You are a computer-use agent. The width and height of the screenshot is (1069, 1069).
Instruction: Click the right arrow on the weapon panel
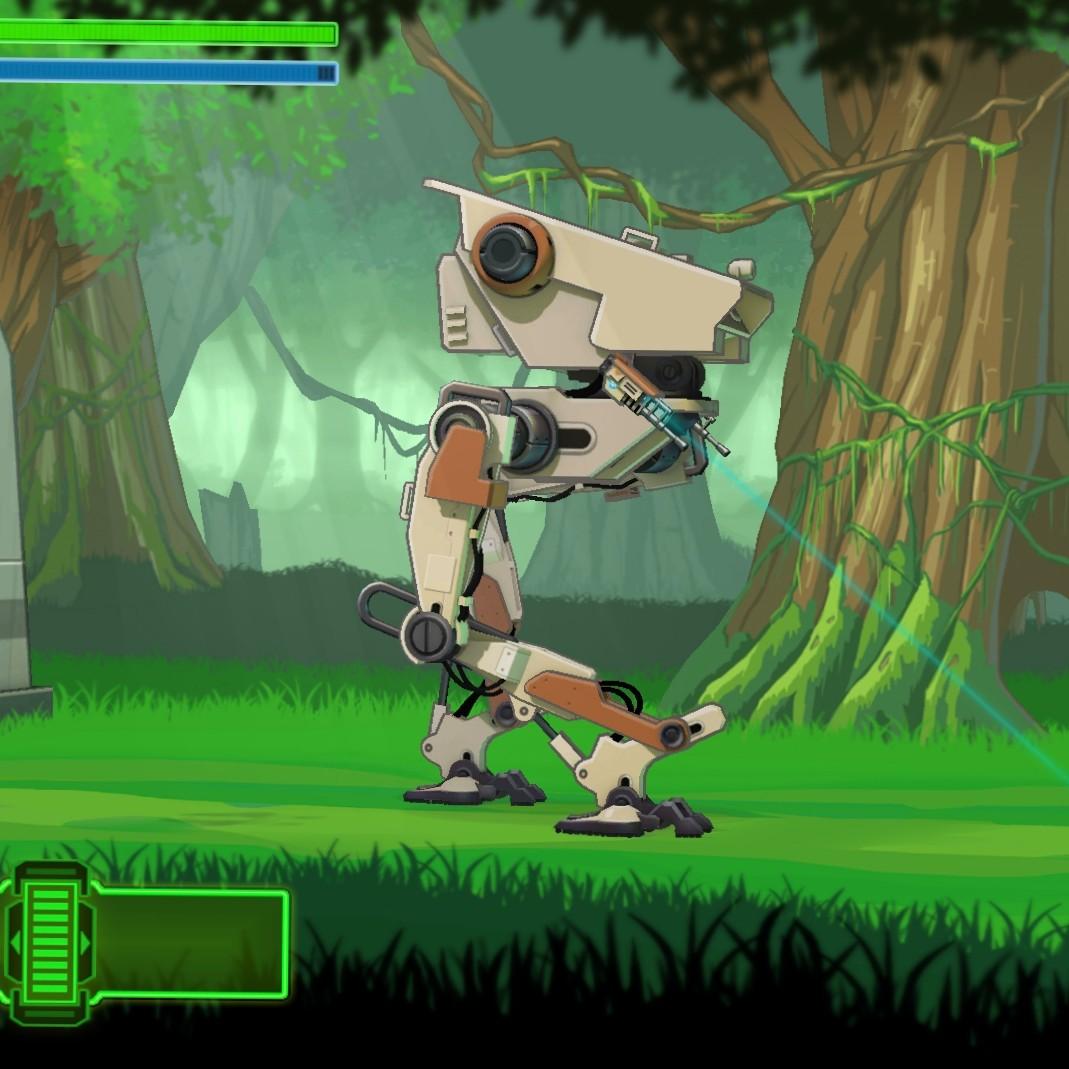tap(85, 943)
